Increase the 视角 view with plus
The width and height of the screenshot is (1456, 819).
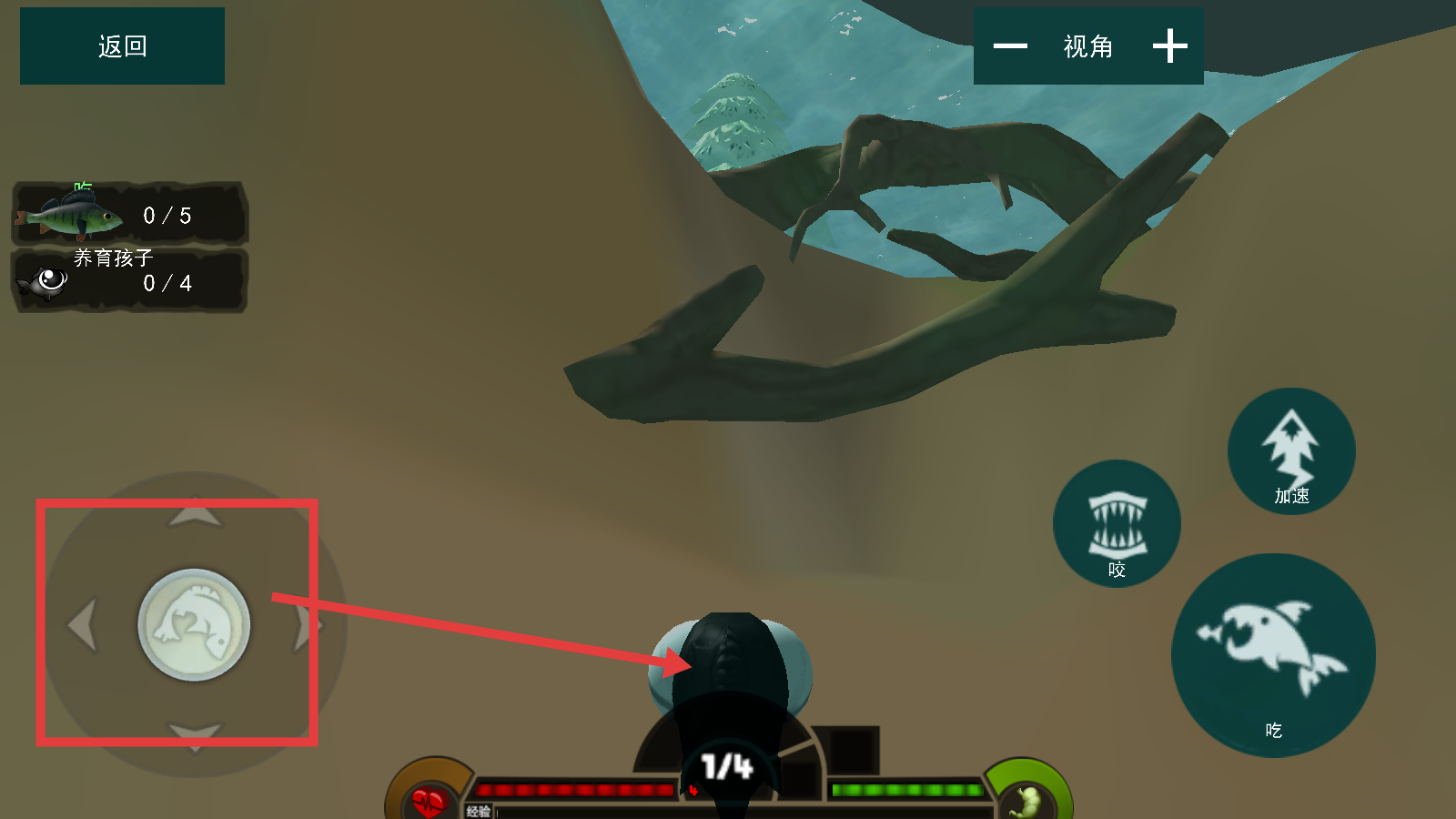(x=1169, y=46)
